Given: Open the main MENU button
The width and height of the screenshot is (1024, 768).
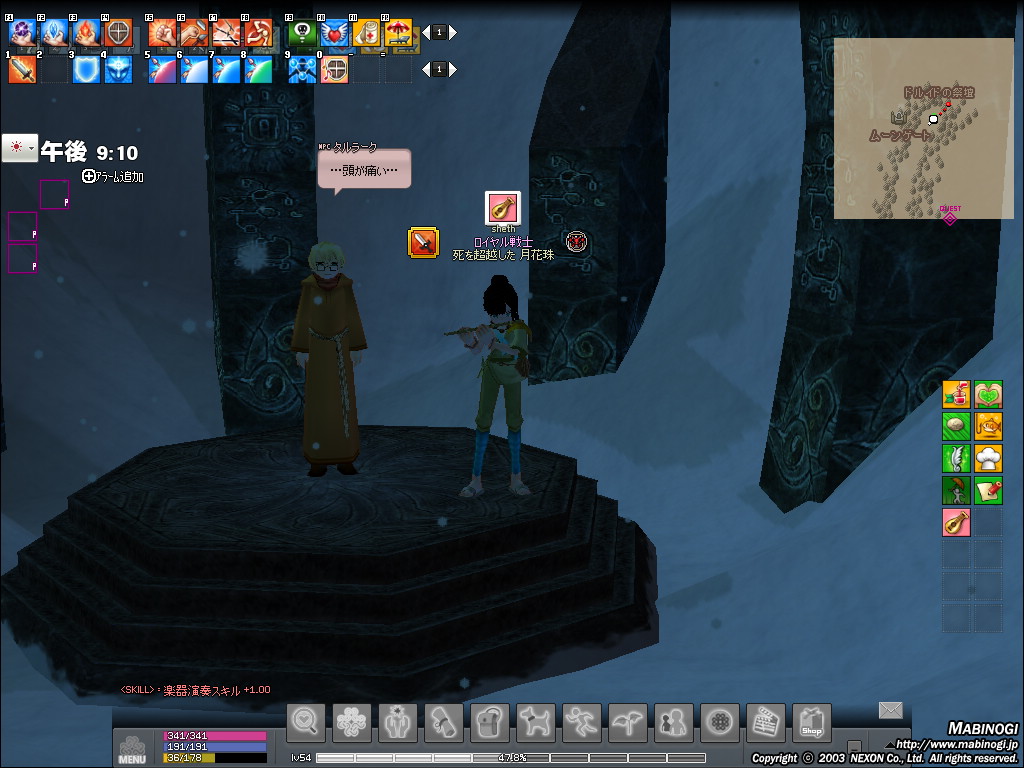Looking at the screenshot, I should pos(132,749).
